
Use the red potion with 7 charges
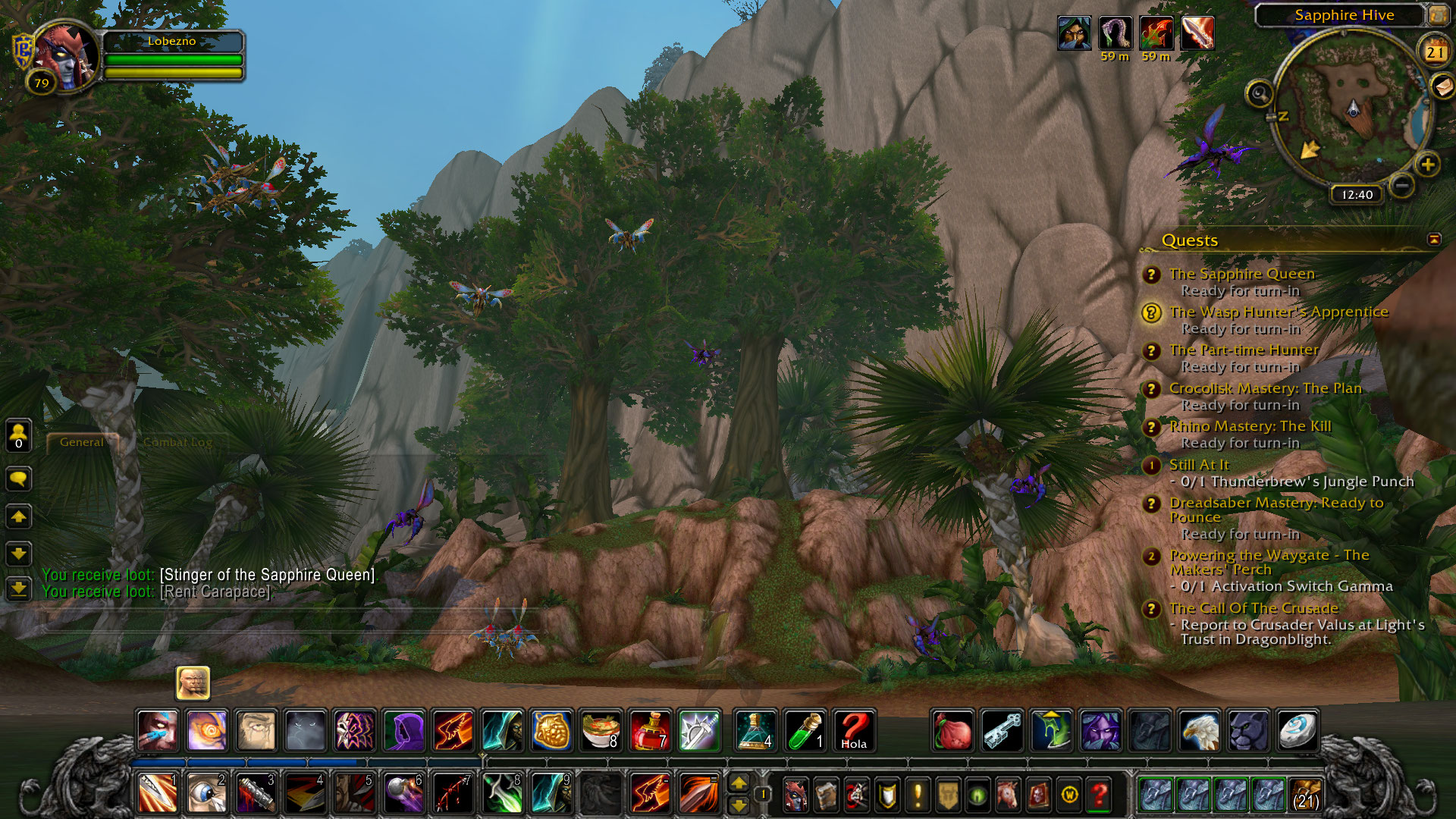[x=650, y=731]
